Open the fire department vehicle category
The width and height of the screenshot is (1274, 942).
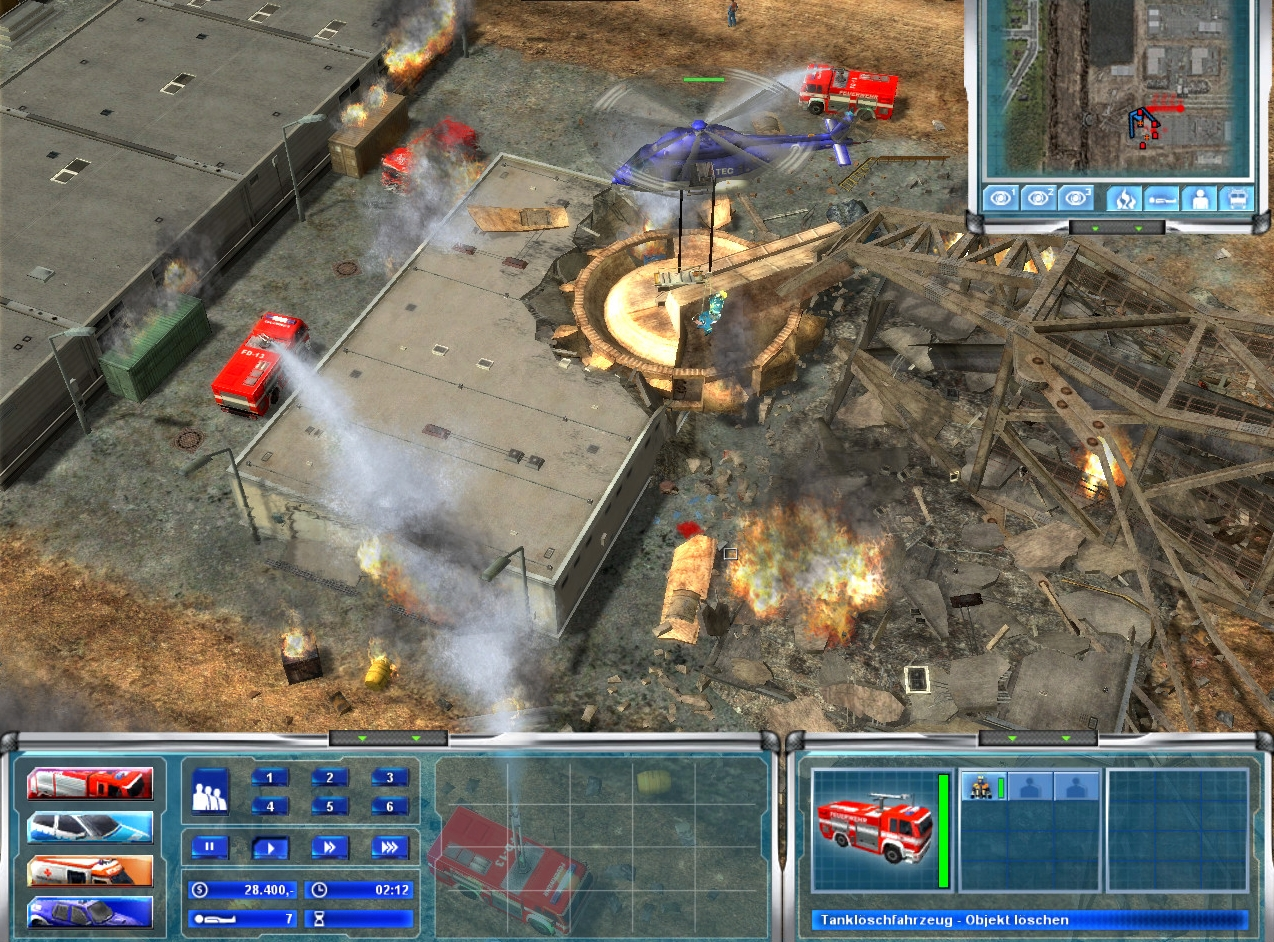pos(90,784)
